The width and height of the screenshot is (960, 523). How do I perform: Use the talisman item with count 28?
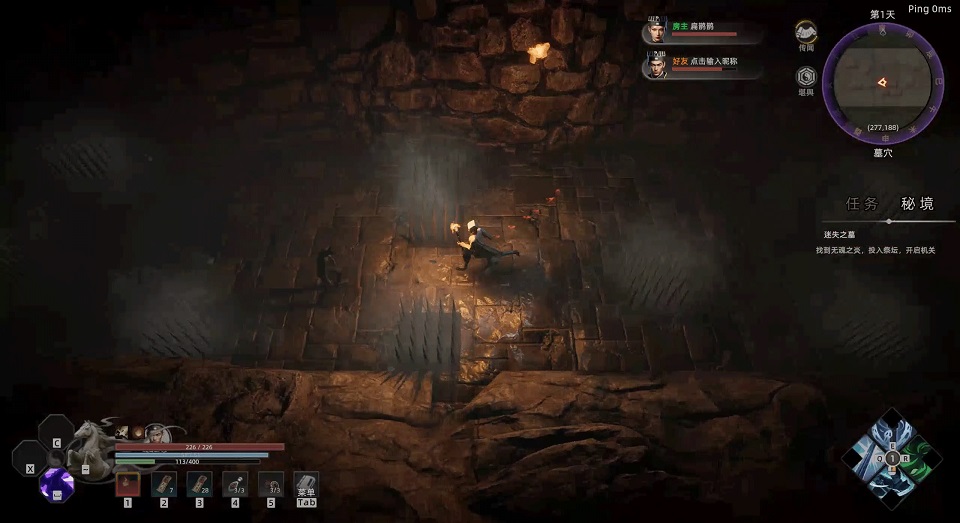coord(199,485)
